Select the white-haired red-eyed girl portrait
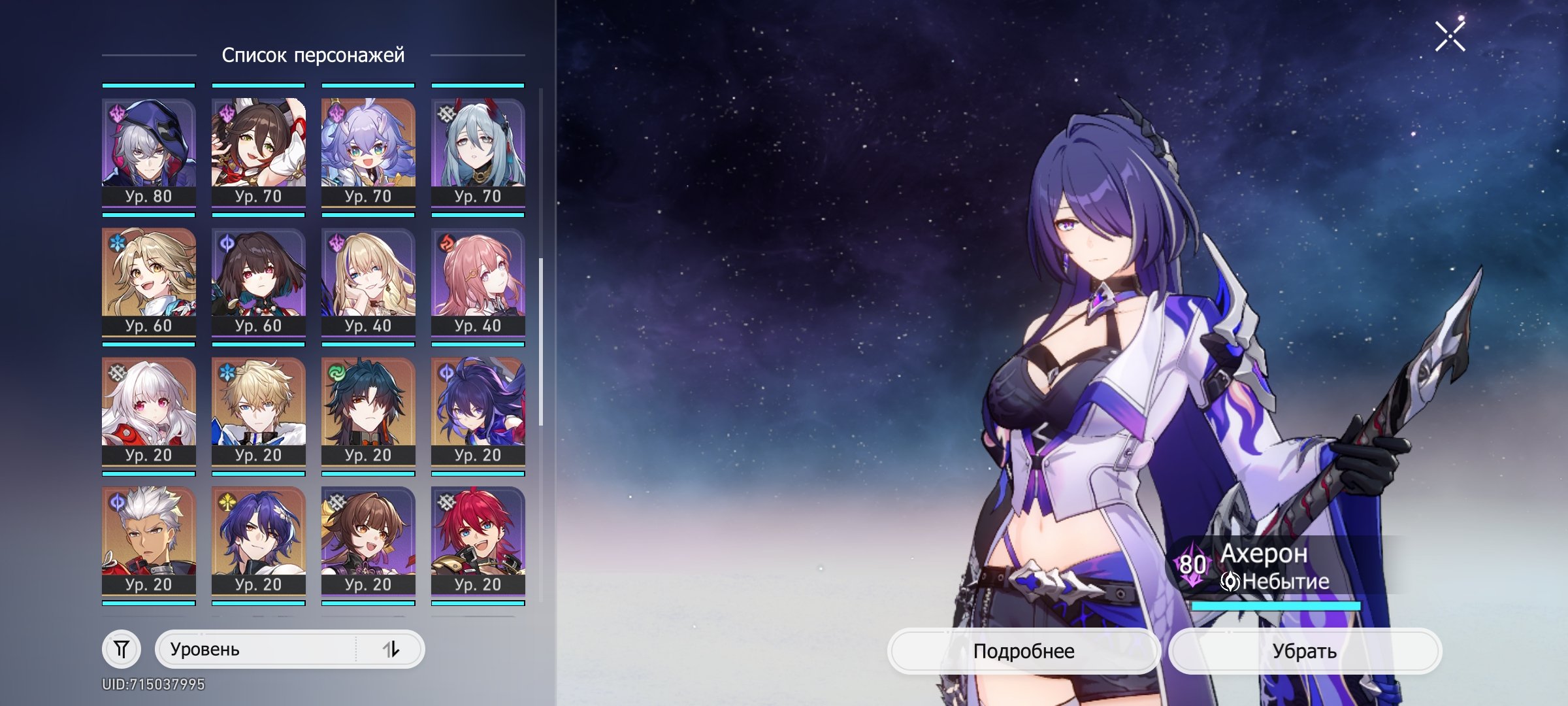 coord(149,411)
